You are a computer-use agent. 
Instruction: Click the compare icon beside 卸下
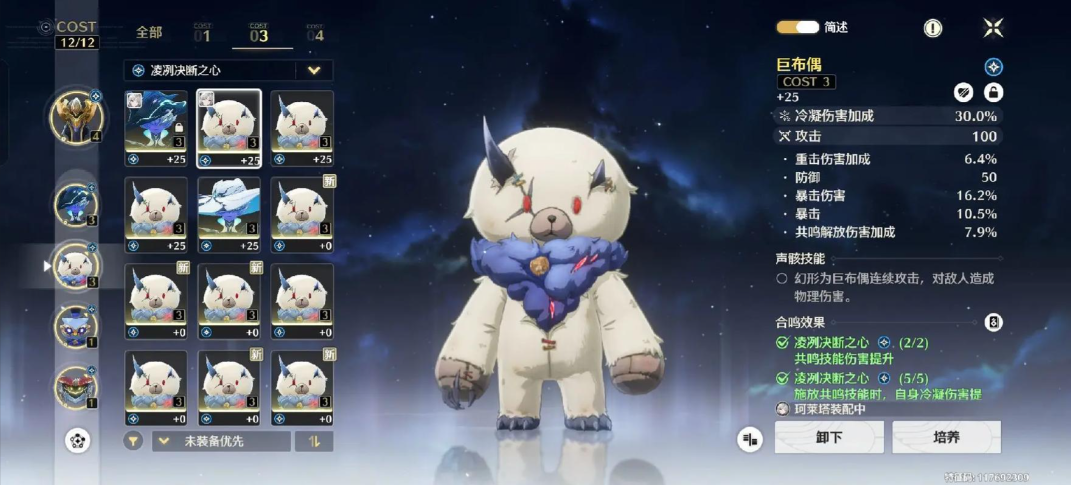click(750, 438)
